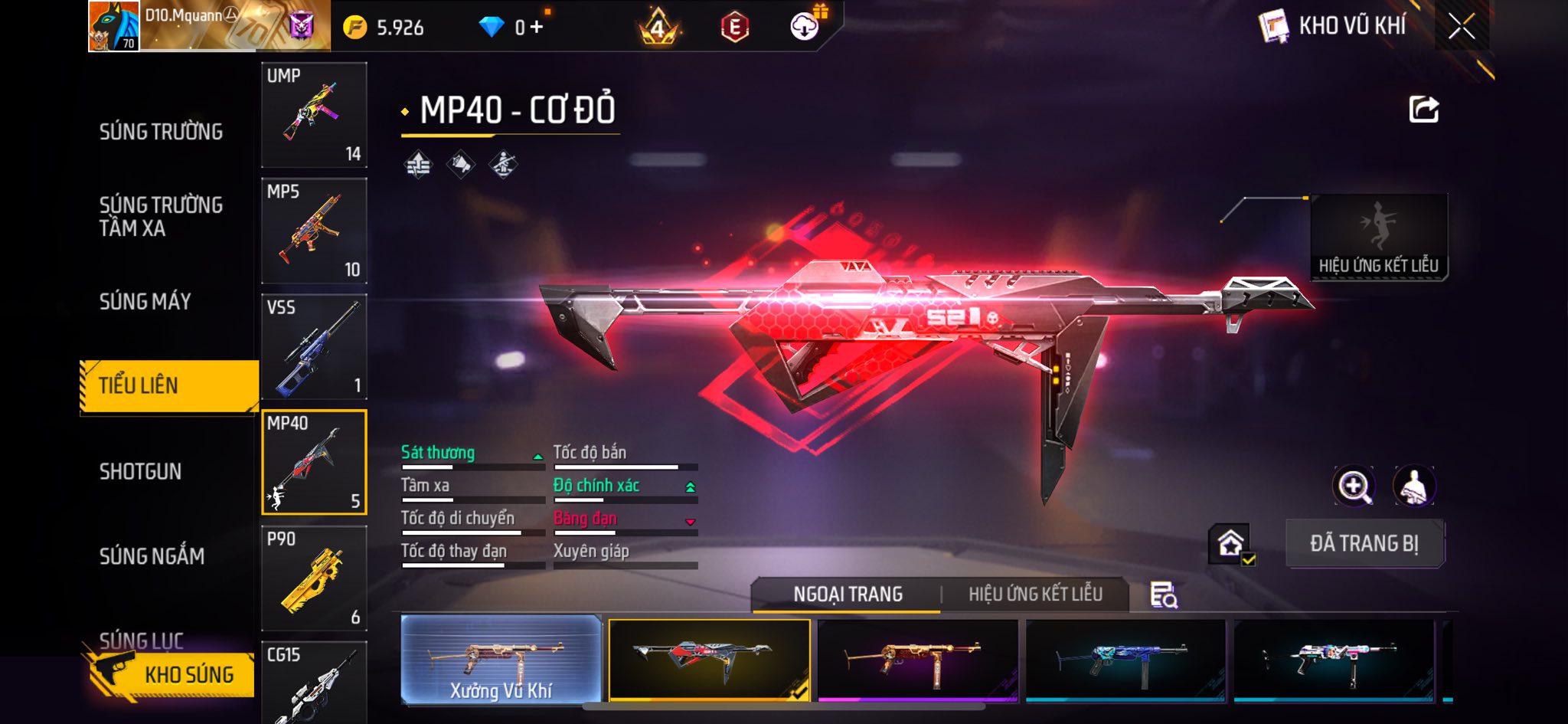
Task: Choose the Súng Ngắm category
Action: click(152, 556)
